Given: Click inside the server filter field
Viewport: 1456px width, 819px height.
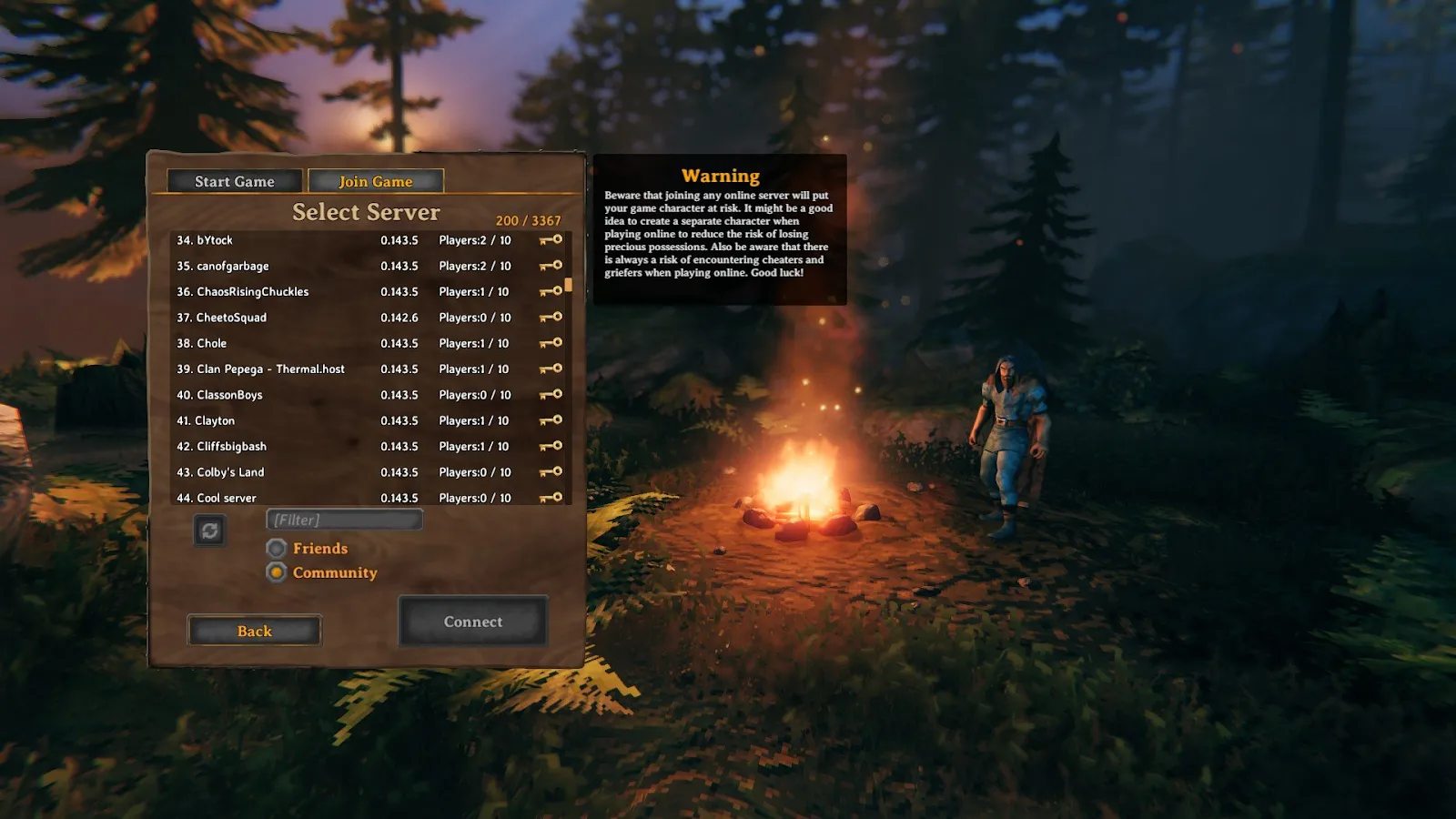Looking at the screenshot, I should point(343,519).
